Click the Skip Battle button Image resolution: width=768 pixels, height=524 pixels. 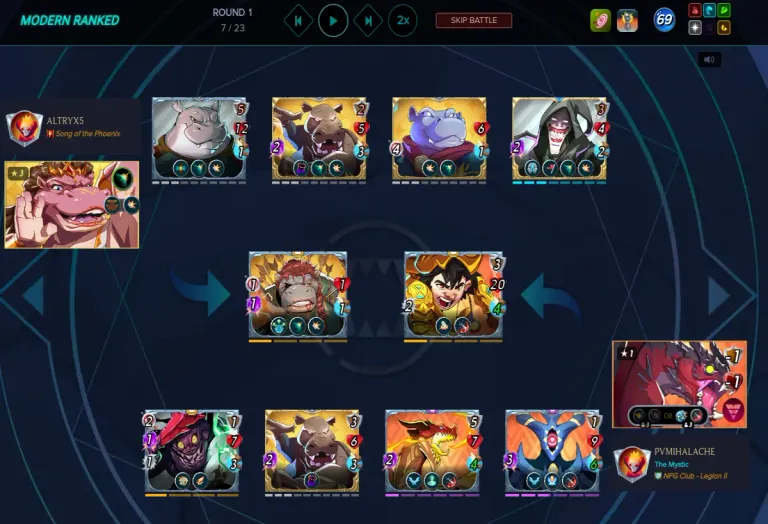pos(473,20)
